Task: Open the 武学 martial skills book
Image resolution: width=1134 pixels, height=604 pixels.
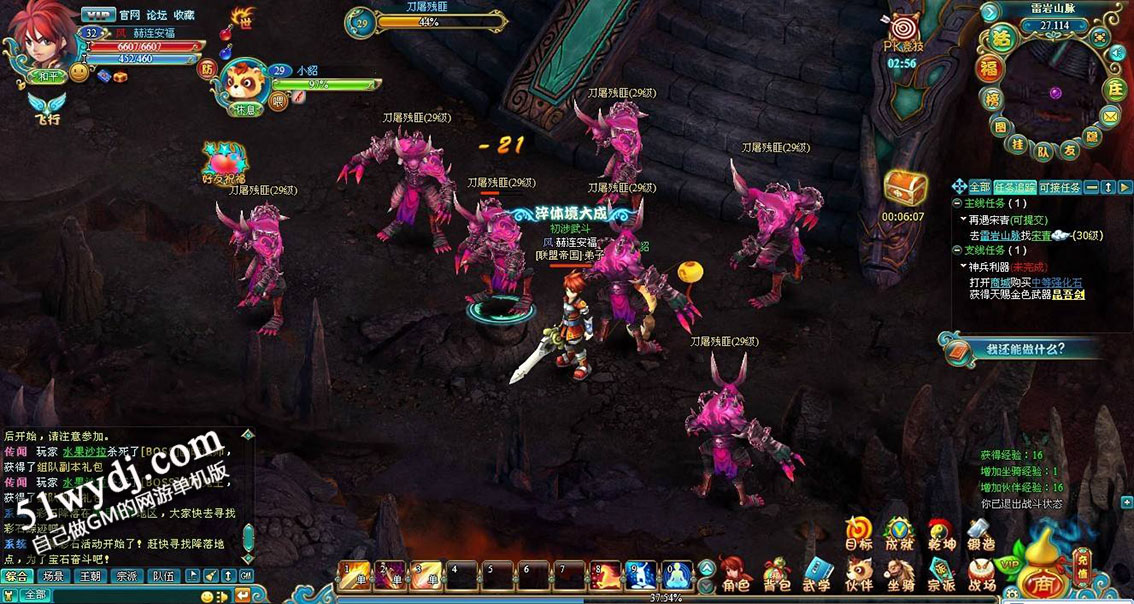Action: tap(817, 573)
